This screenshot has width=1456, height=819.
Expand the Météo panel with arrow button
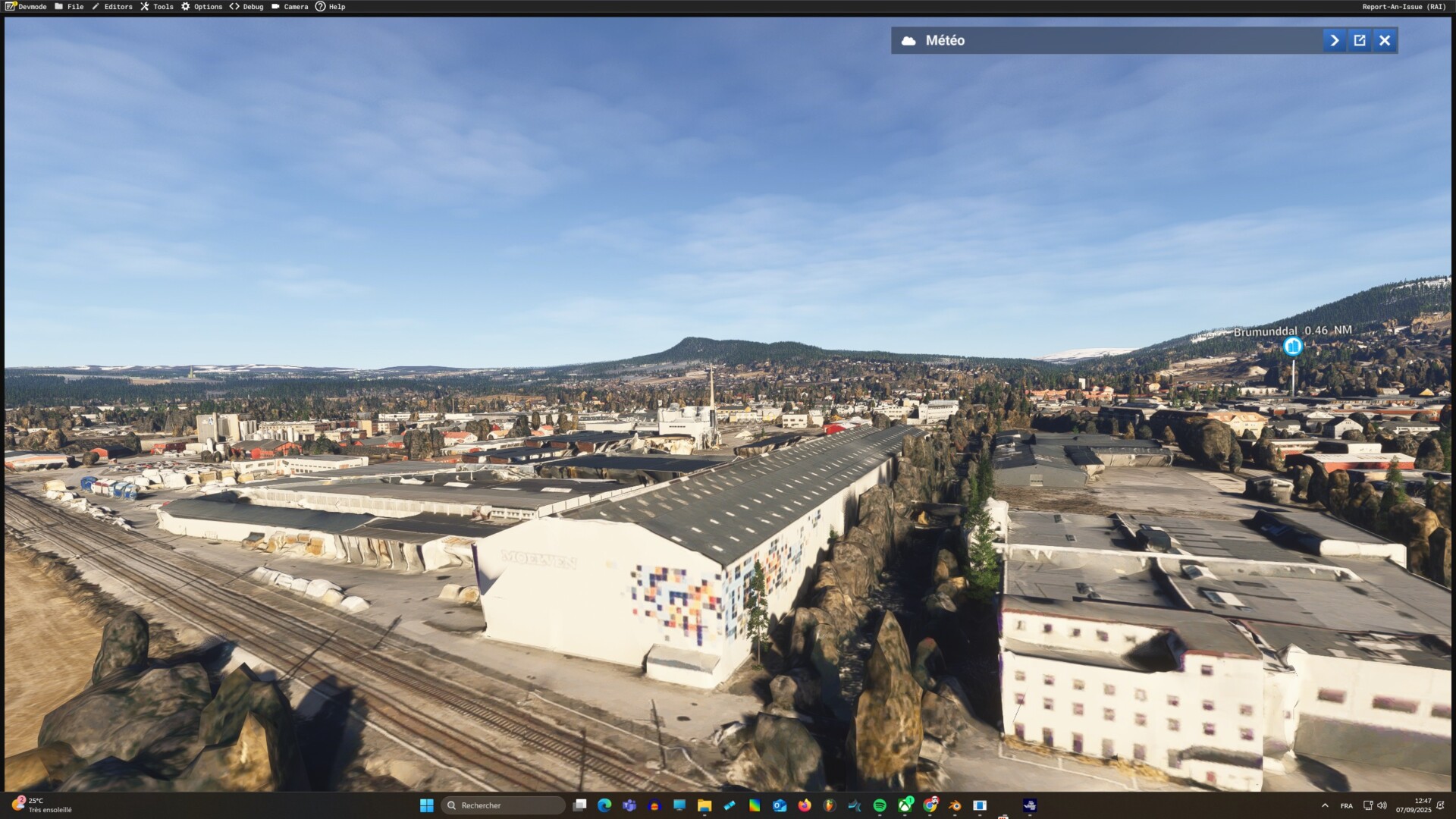(x=1334, y=41)
